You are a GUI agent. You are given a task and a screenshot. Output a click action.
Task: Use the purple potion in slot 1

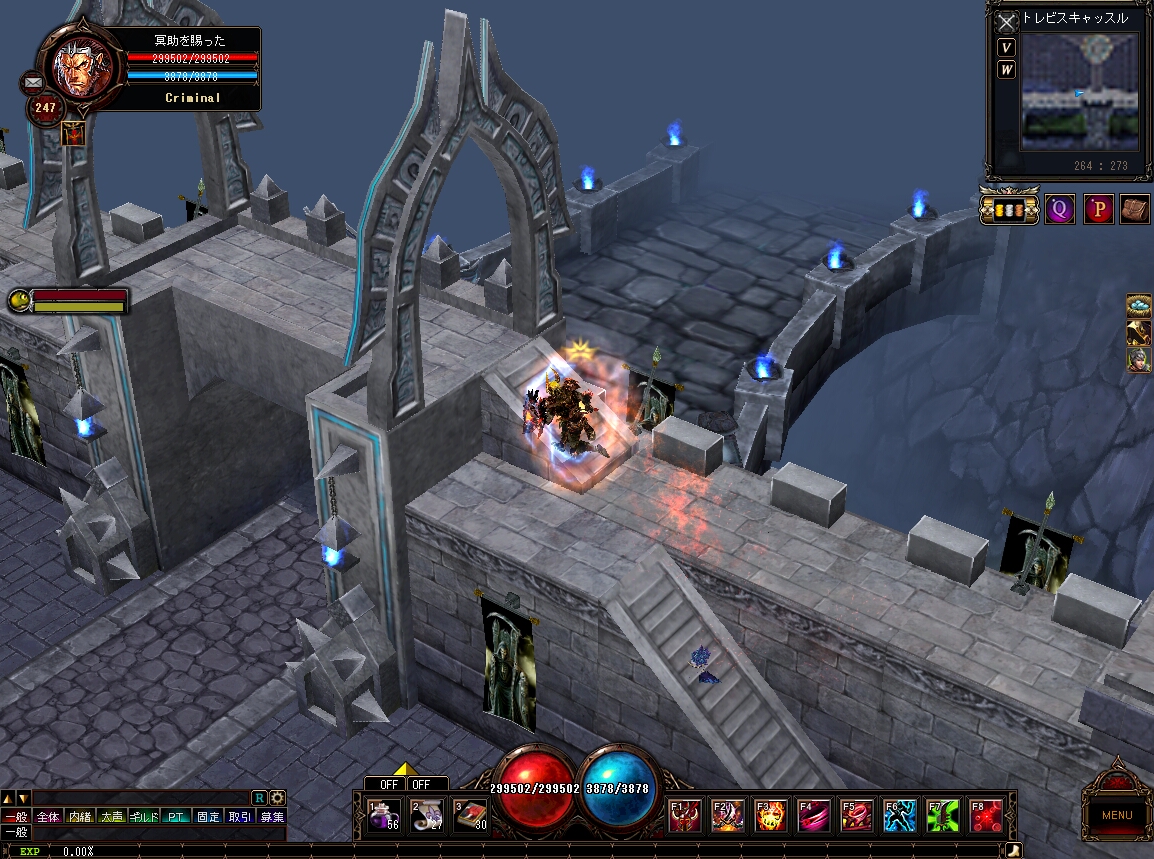click(384, 815)
